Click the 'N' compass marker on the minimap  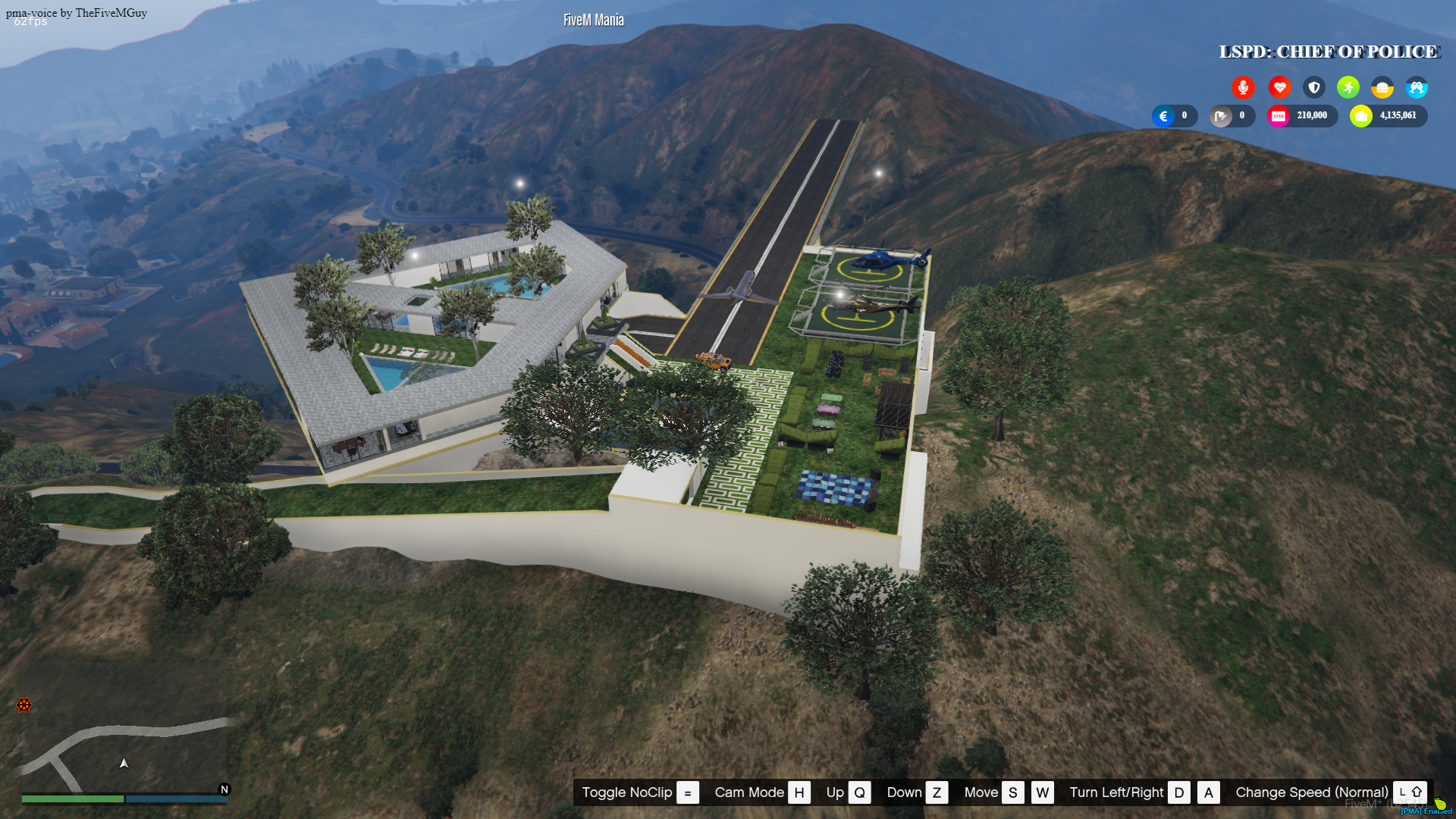224,789
